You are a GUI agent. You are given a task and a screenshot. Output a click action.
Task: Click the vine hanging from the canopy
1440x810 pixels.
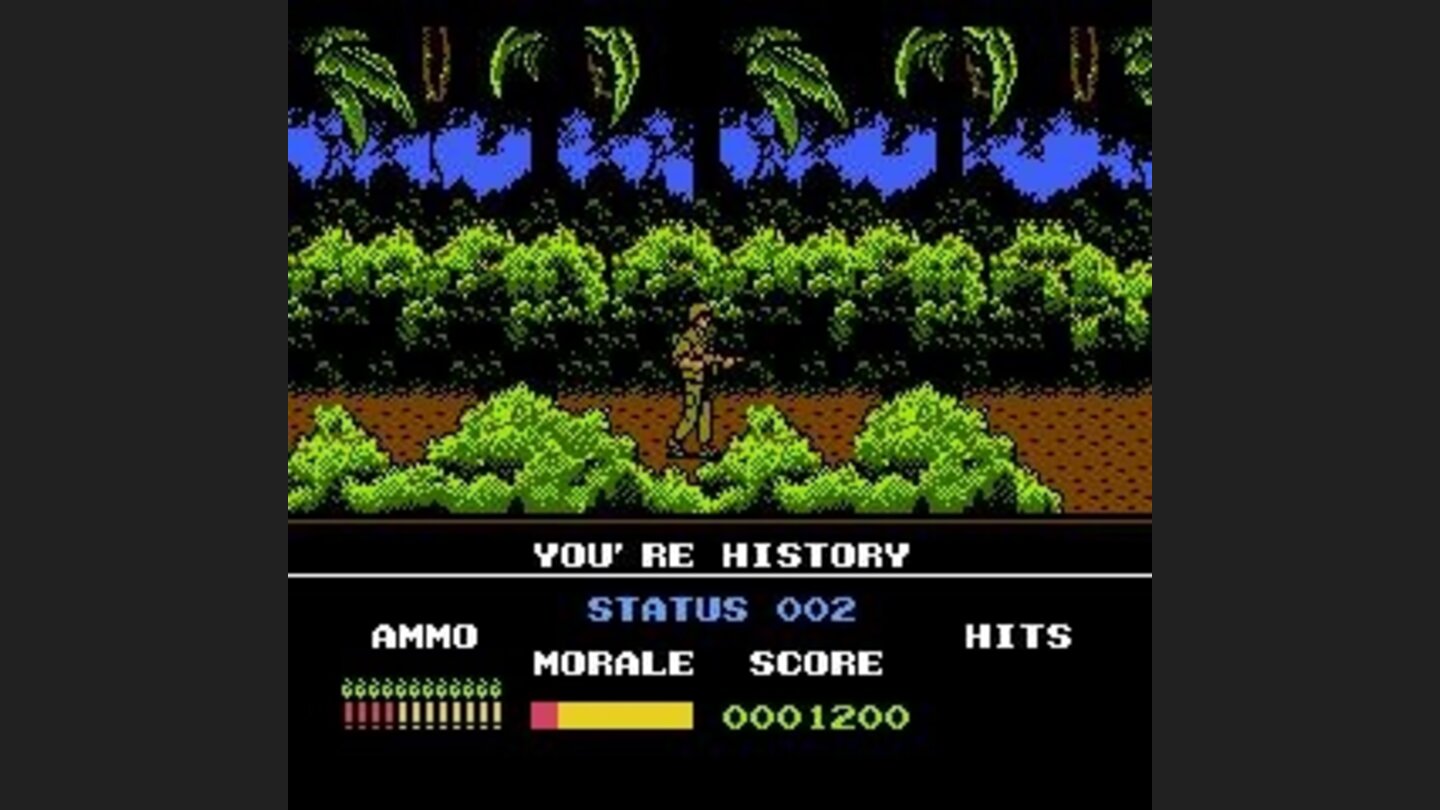point(437,60)
